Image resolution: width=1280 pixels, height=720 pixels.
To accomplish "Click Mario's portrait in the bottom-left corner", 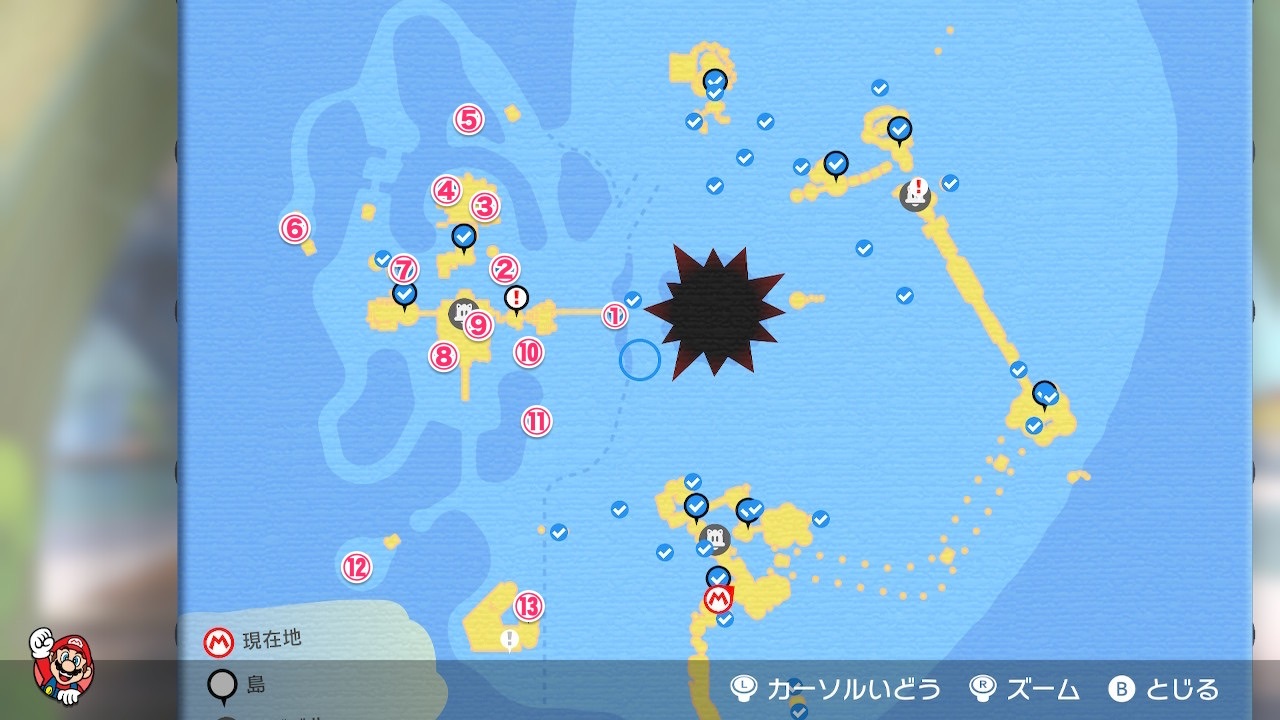I will tap(62, 668).
